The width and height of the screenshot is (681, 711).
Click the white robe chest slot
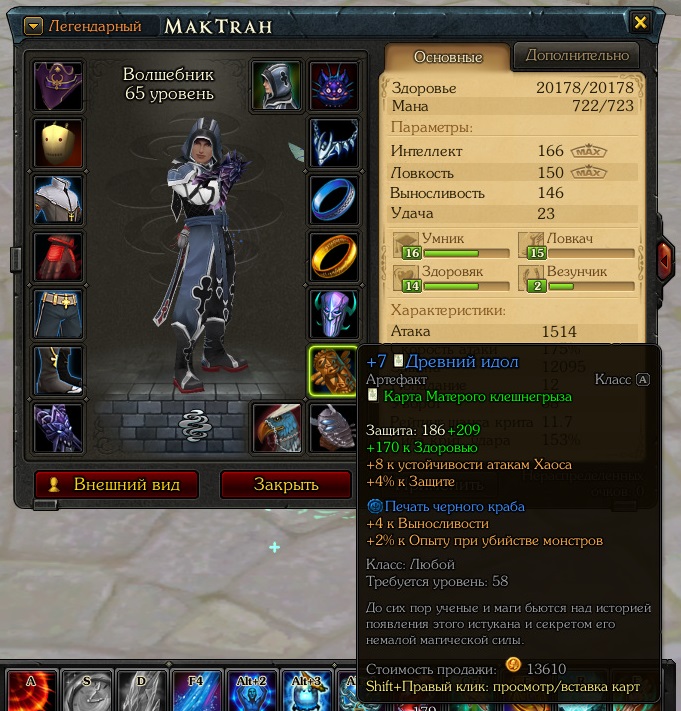[x=58, y=200]
